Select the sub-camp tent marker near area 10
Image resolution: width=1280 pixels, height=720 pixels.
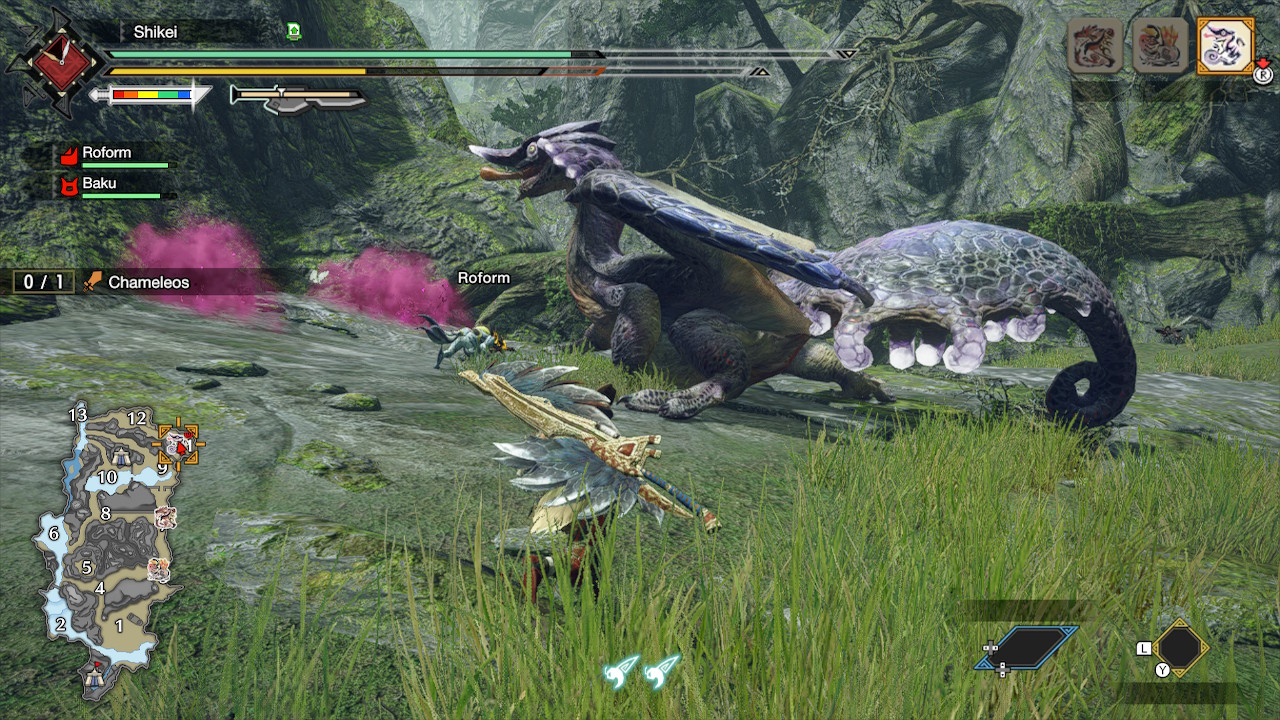[121, 457]
